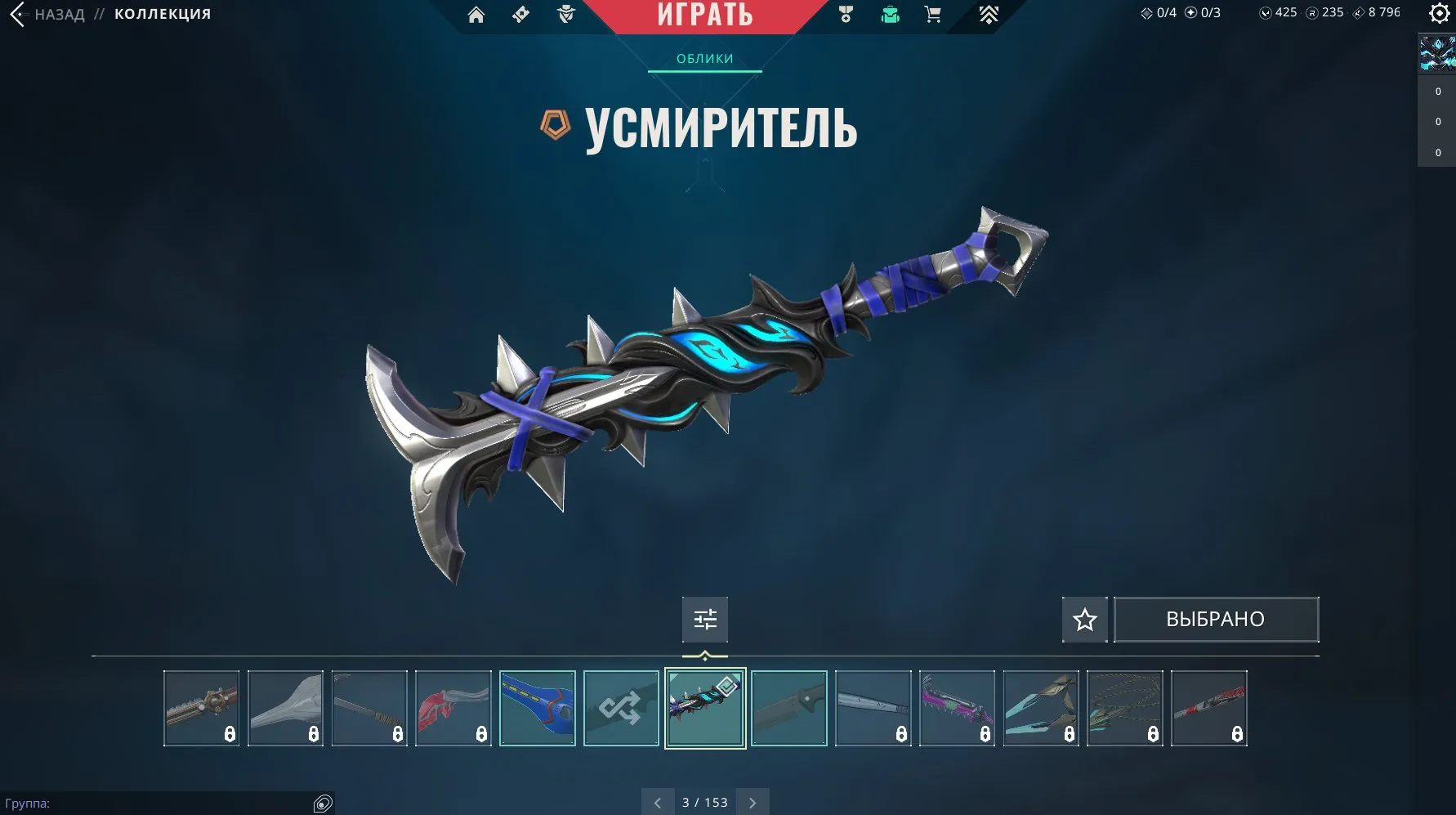
Task: Click the Valorant Points balance indicator
Action: pyautogui.click(x=1276, y=13)
